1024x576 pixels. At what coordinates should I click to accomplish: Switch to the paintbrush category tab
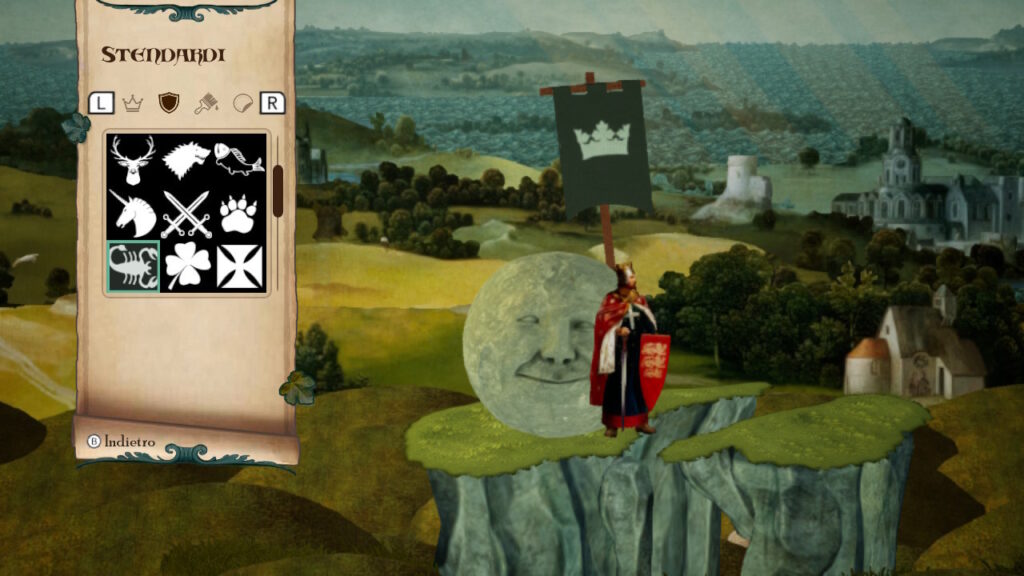[x=206, y=102]
